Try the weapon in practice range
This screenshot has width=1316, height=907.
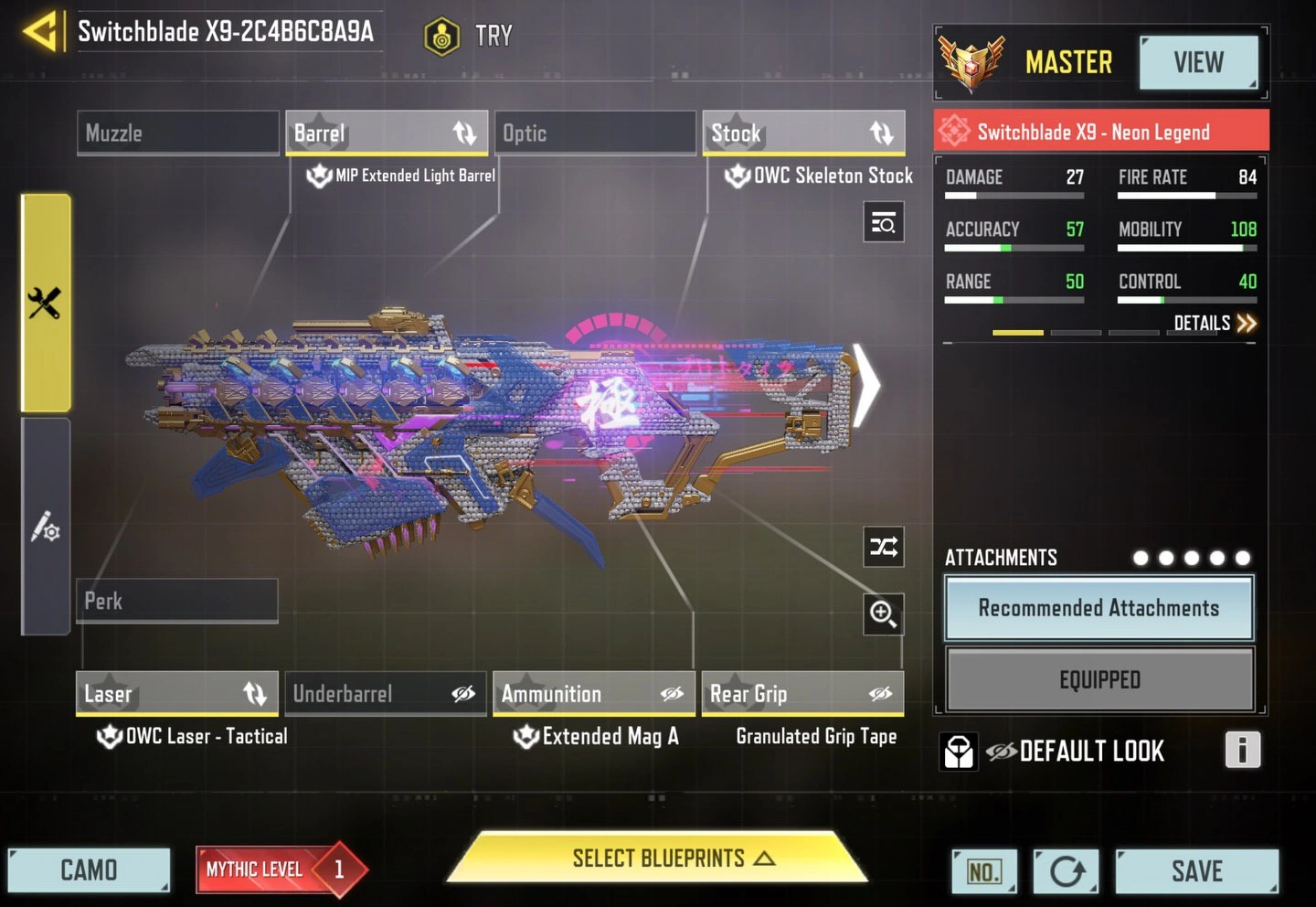pyautogui.click(x=469, y=37)
